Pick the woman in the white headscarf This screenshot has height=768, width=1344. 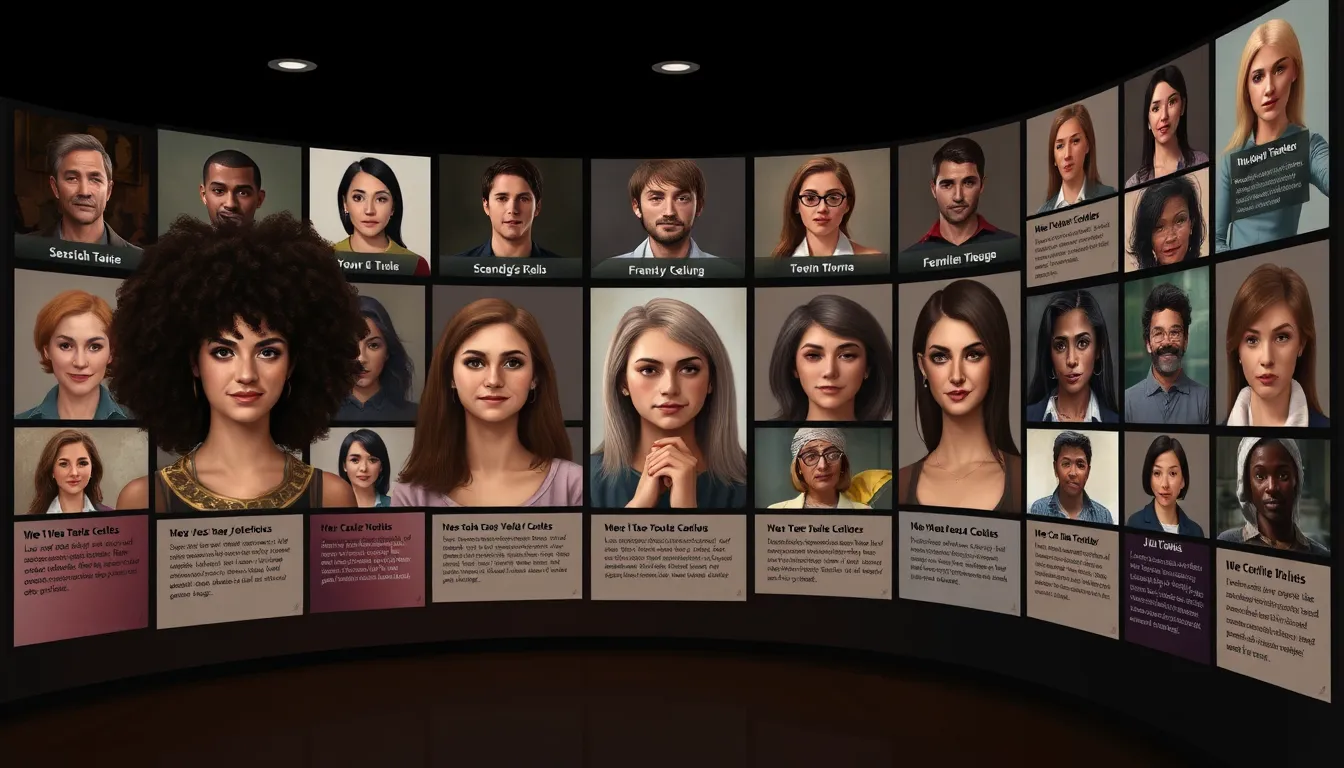pyautogui.click(x=1271, y=492)
